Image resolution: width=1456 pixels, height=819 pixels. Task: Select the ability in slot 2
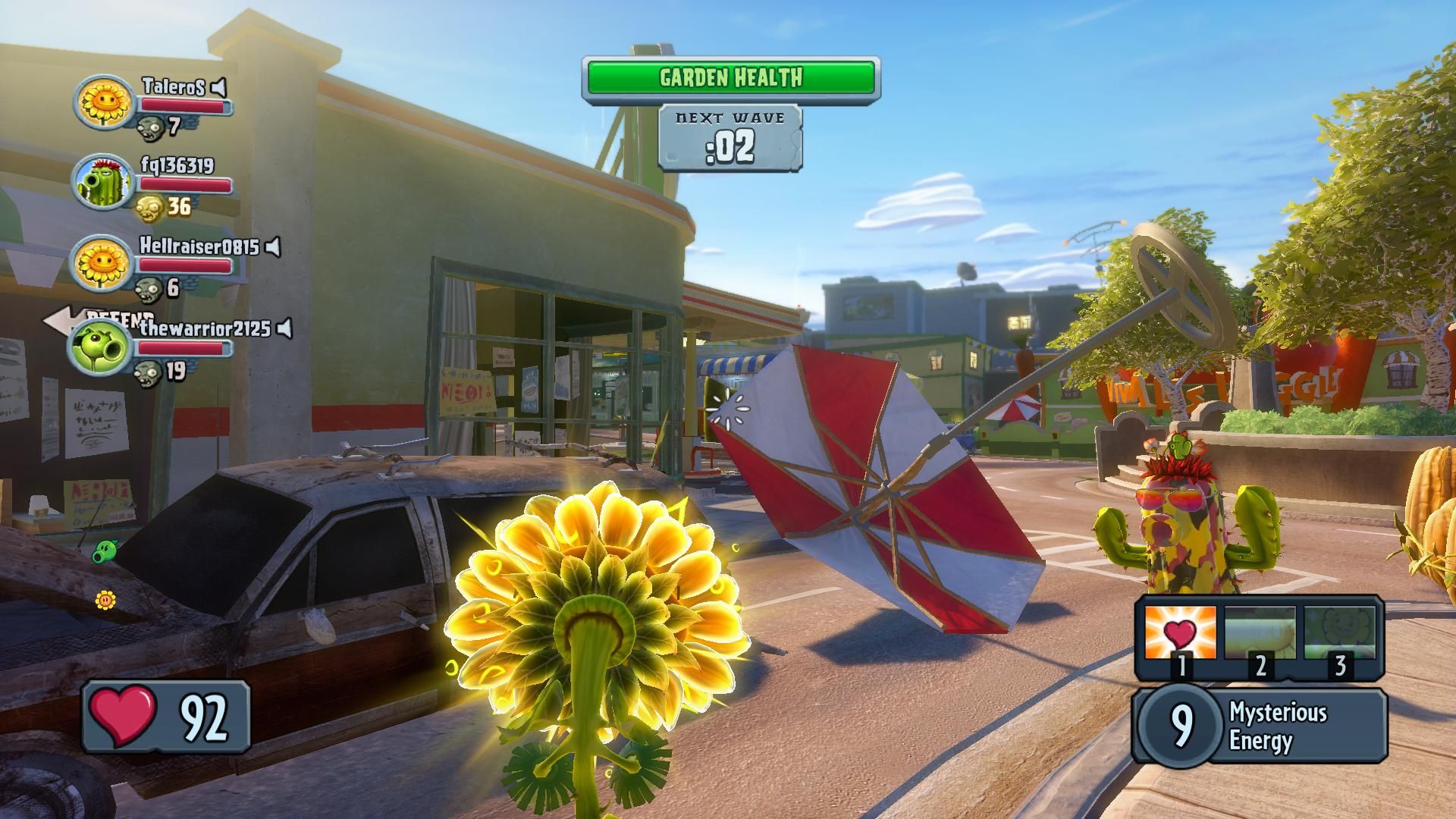[x=1260, y=633]
